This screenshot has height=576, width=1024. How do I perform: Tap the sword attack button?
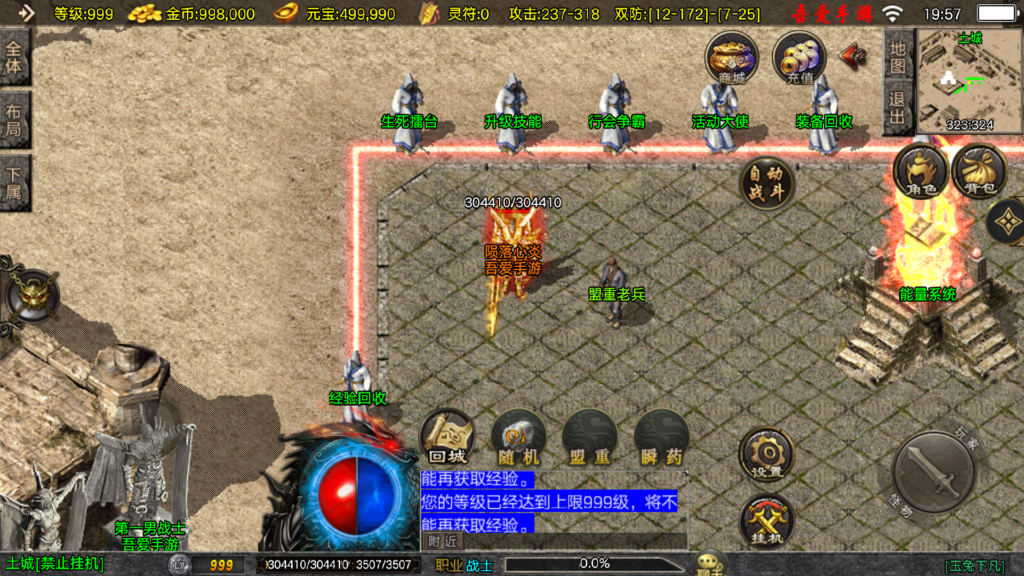pos(933,473)
